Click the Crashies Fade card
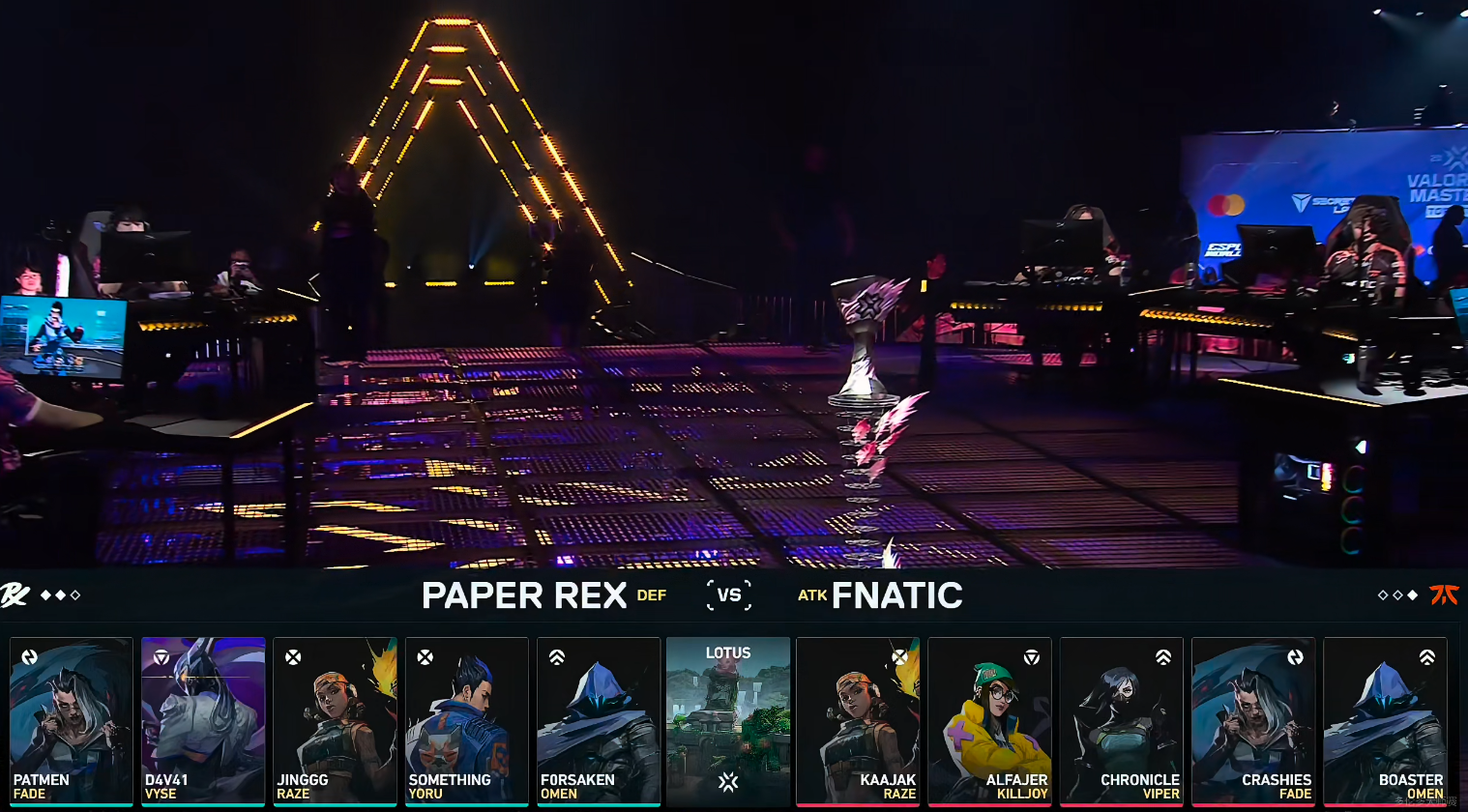Screen dimensions: 1468x812 pyautogui.click(x=1253, y=720)
